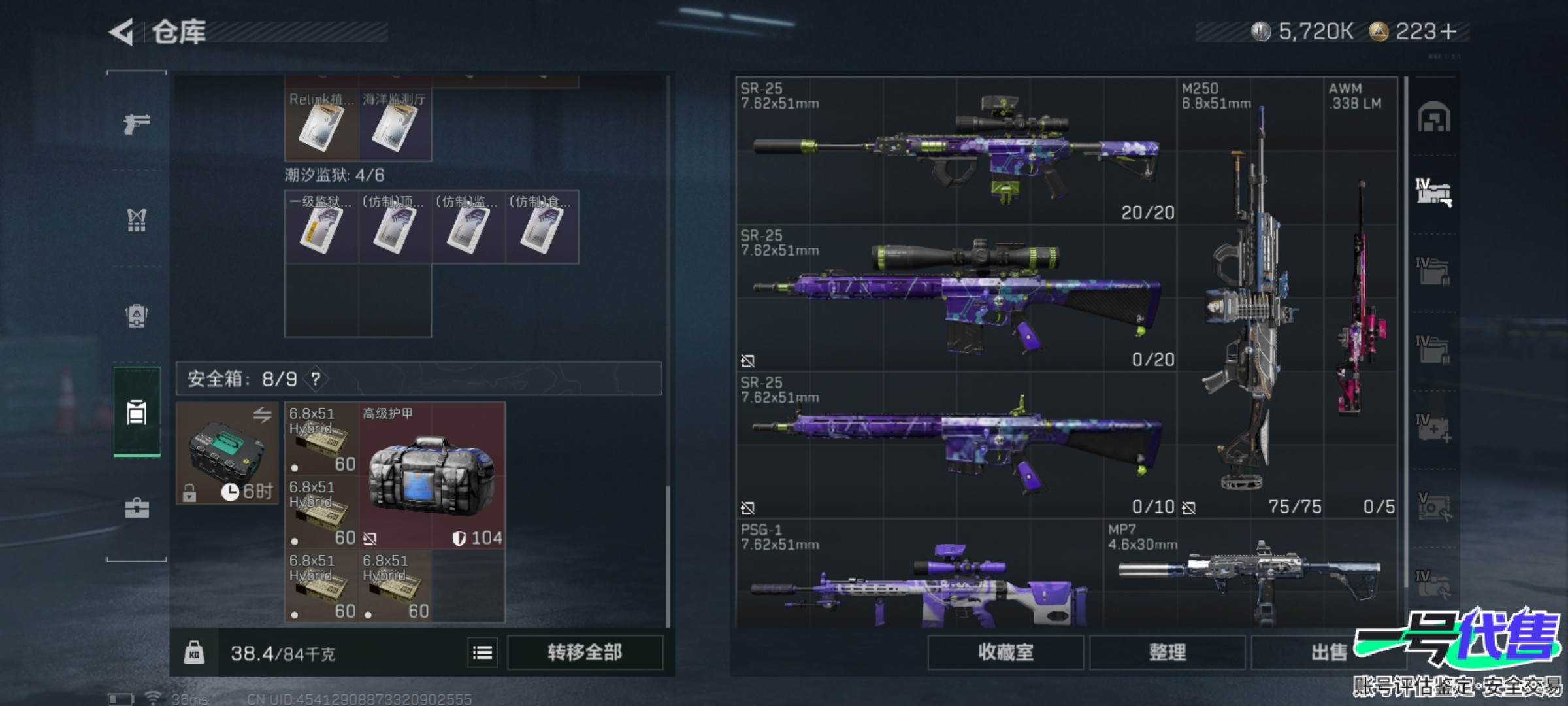Image resolution: width=1568 pixels, height=706 pixels.
Task: Click the 转移全部 button
Action: click(x=585, y=652)
